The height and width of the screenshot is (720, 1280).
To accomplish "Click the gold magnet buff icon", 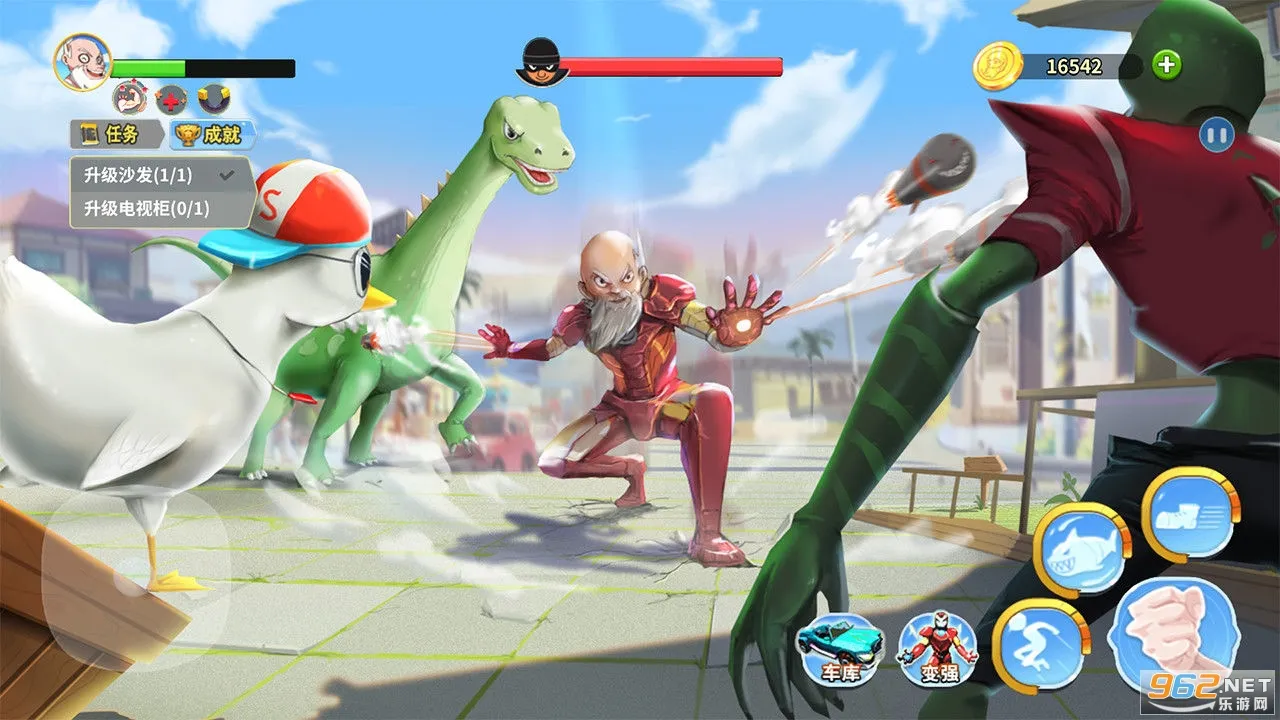I will [x=214, y=99].
